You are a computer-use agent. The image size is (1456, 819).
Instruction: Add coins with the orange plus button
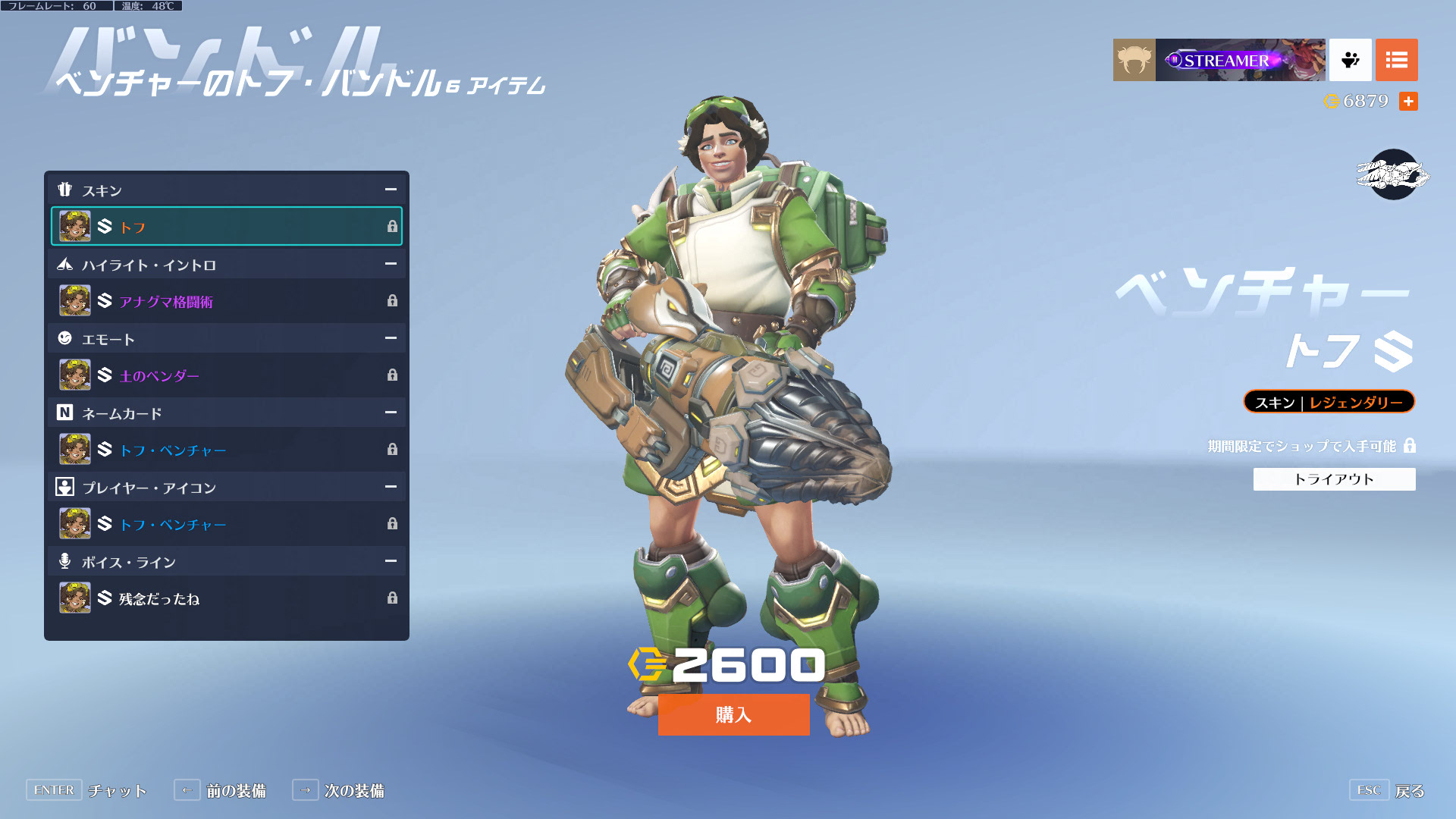(x=1408, y=102)
